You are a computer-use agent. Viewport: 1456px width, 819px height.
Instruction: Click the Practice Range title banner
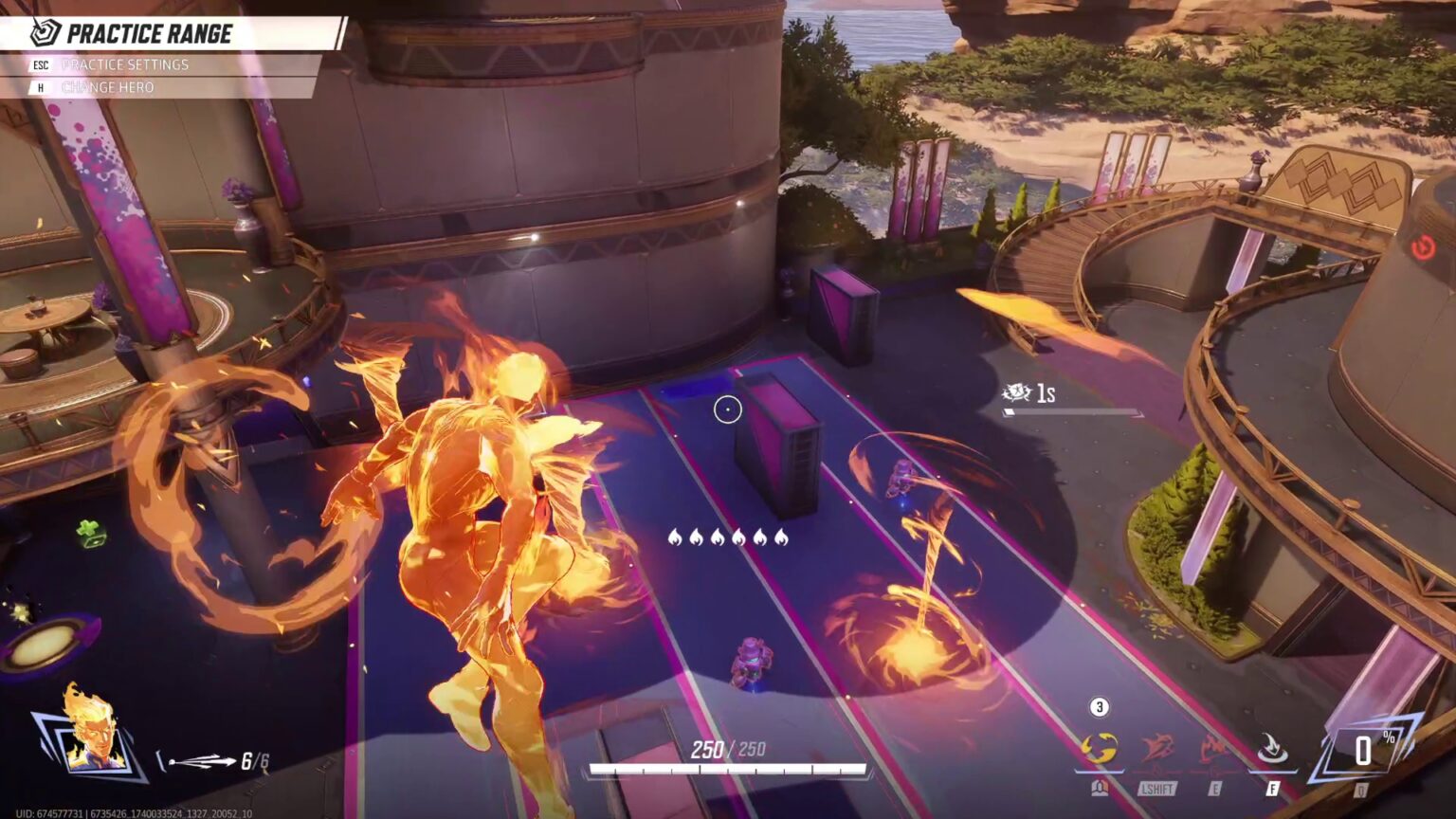point(152,35)
